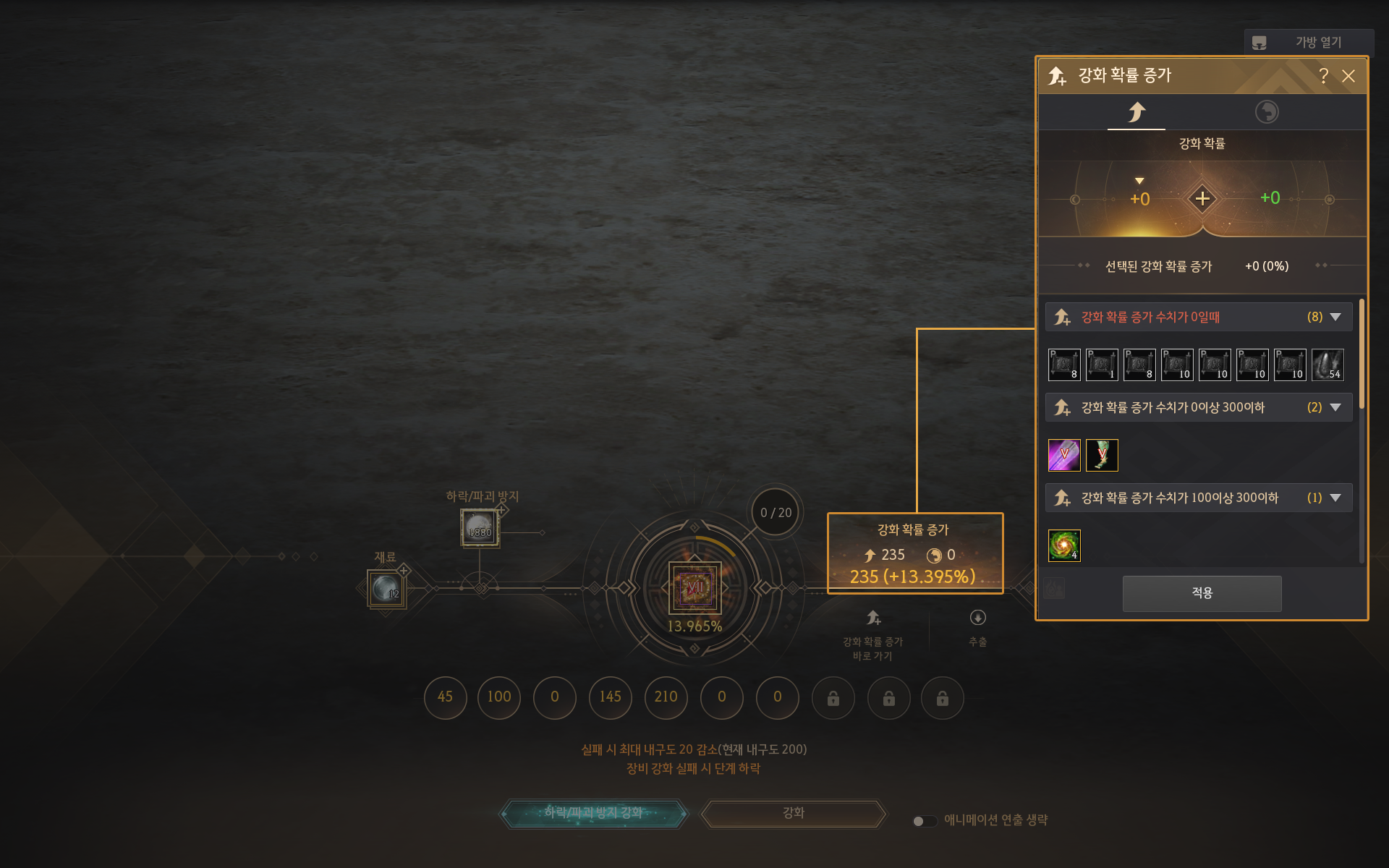Collapse the 강화 확률 증가 수치가 0일때 section
The width and height of the screenshot is (1389, 868).
pos(1335,317)
